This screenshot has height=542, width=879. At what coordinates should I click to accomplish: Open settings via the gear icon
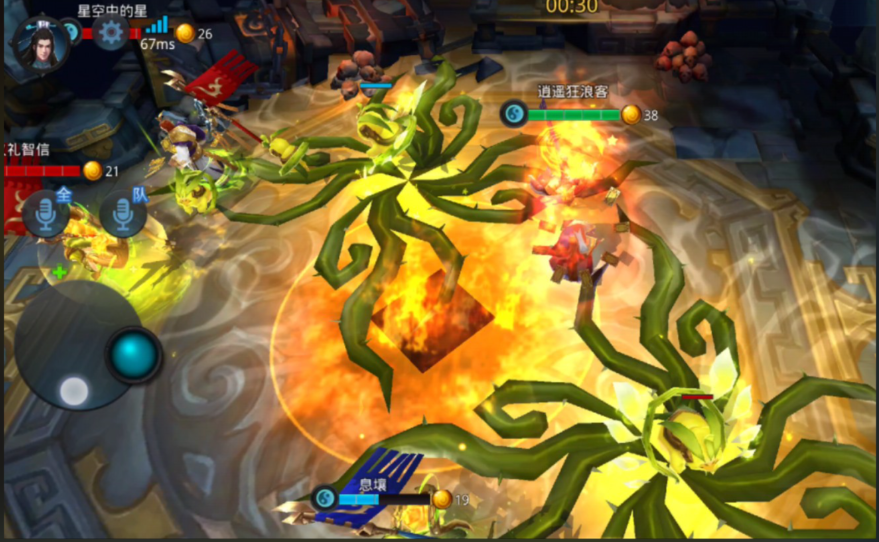point(110,34)
